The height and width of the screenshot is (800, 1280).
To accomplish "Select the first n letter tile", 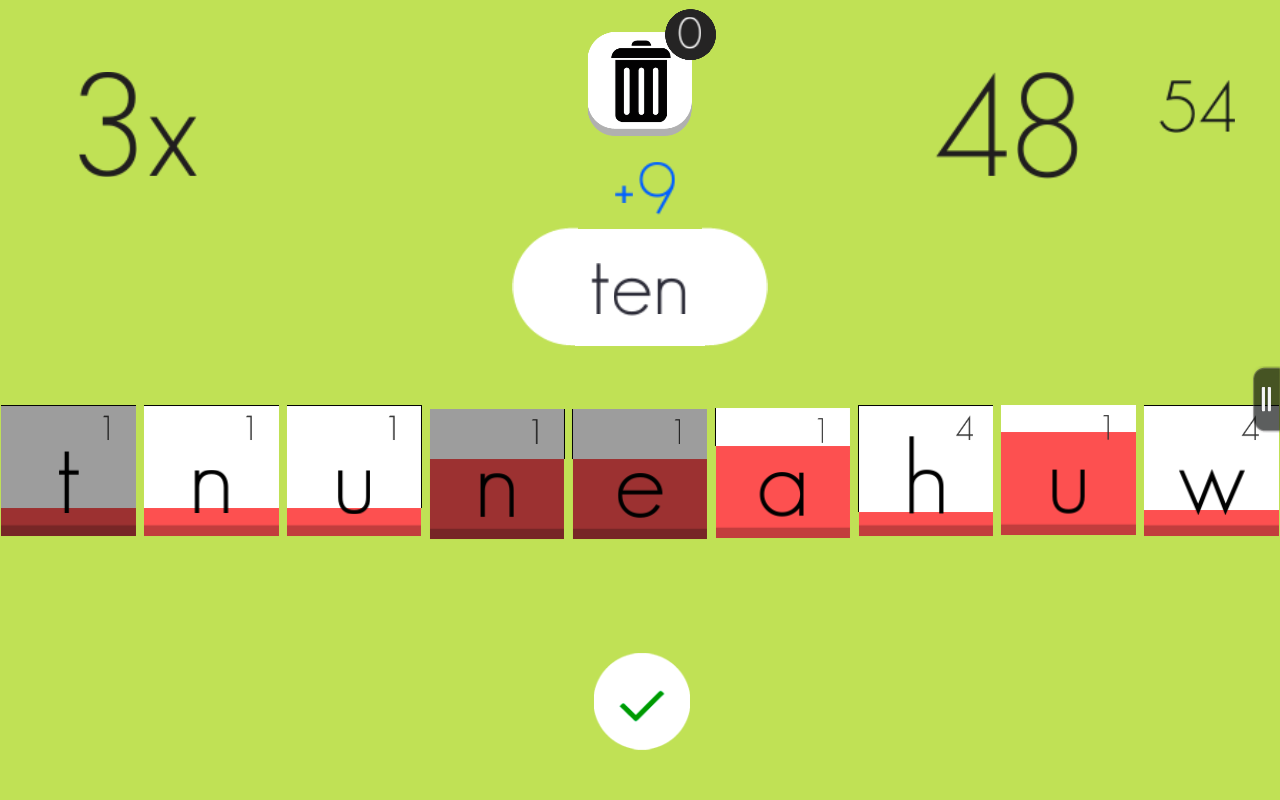I will tap(210, 470).
